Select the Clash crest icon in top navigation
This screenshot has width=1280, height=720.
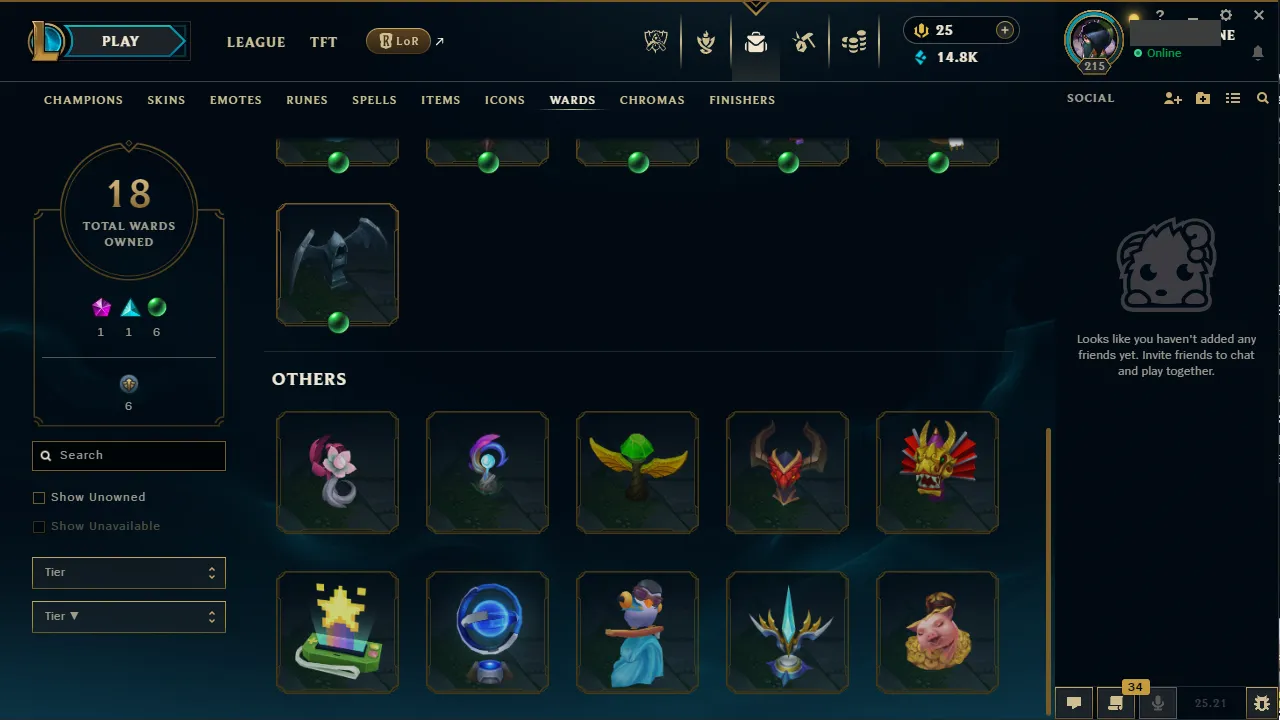706,41
